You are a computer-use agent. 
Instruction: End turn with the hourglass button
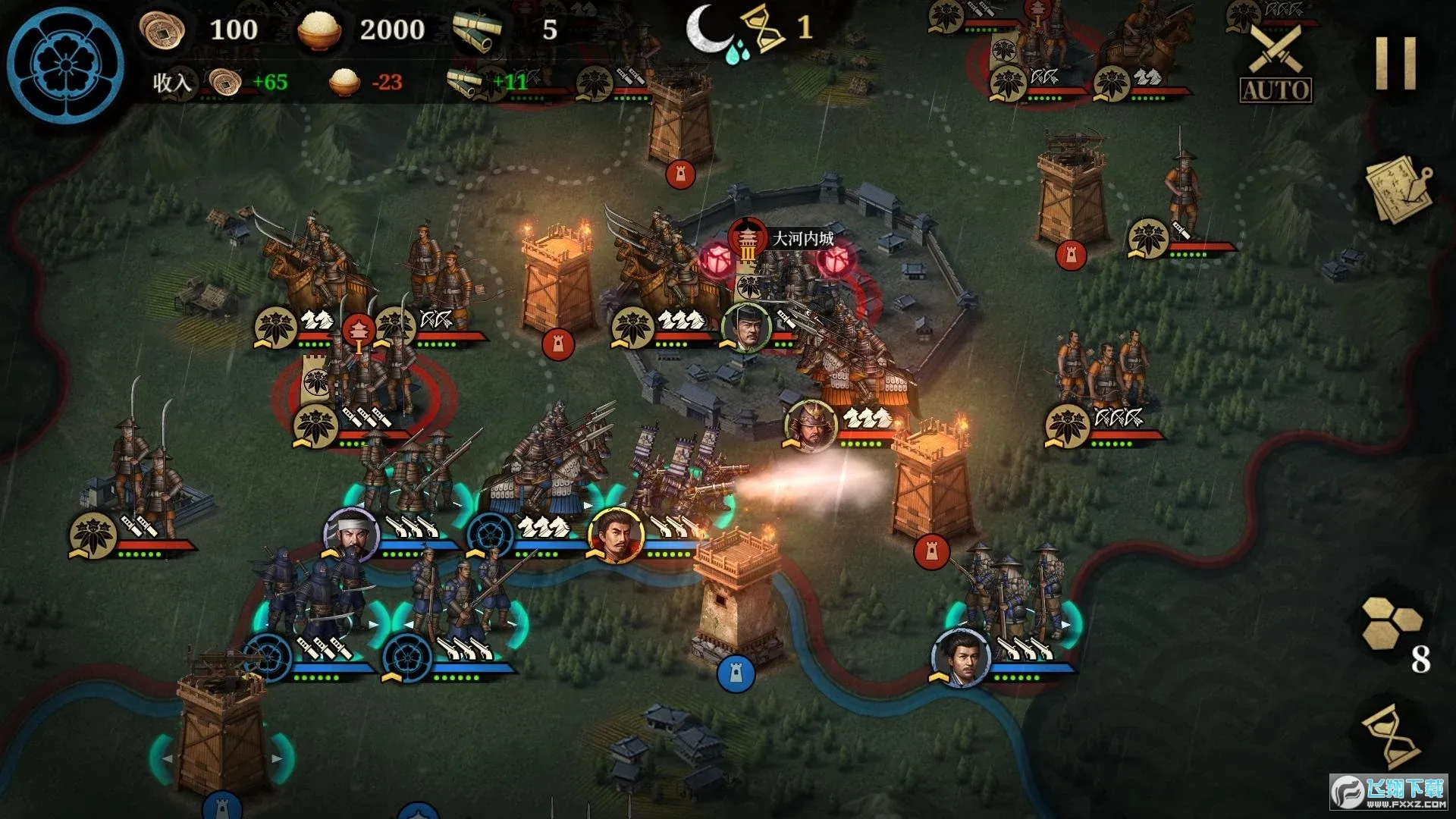1392,736
